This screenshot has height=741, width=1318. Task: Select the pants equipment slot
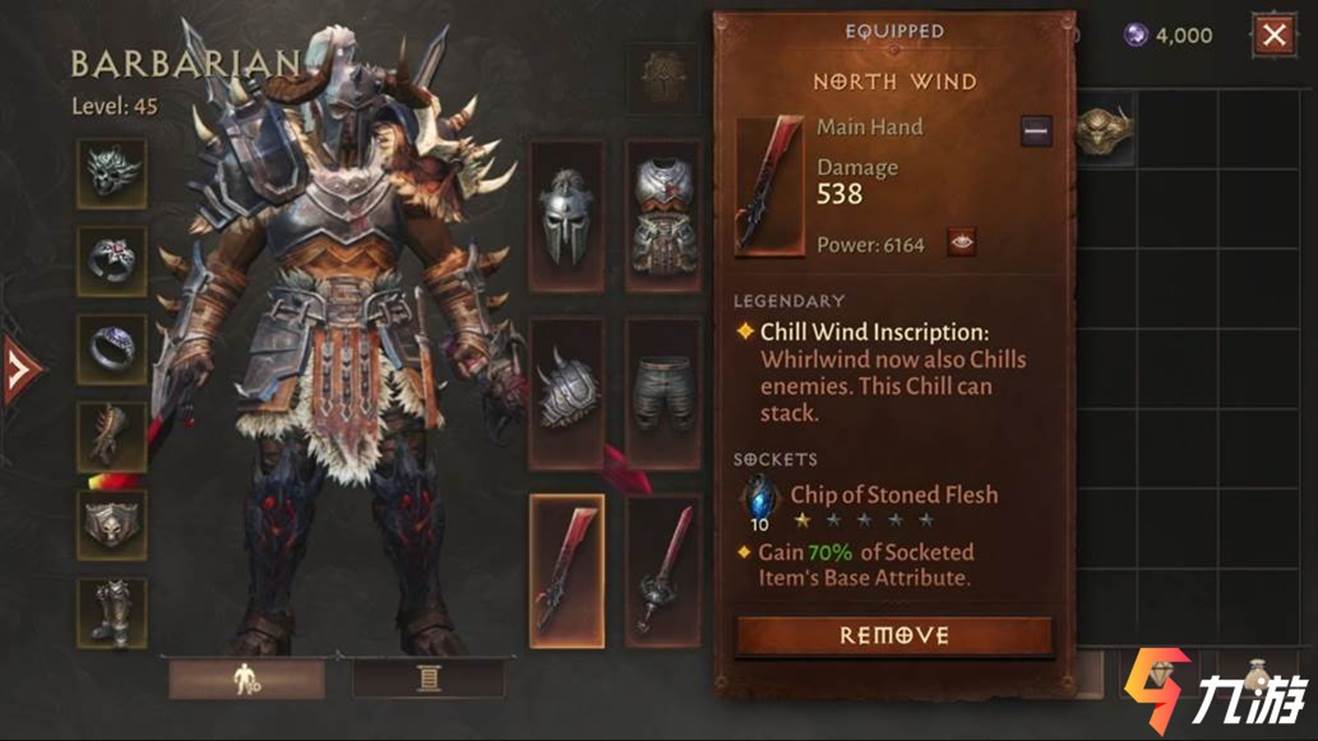pyautogui.click(x=663, y=393)
